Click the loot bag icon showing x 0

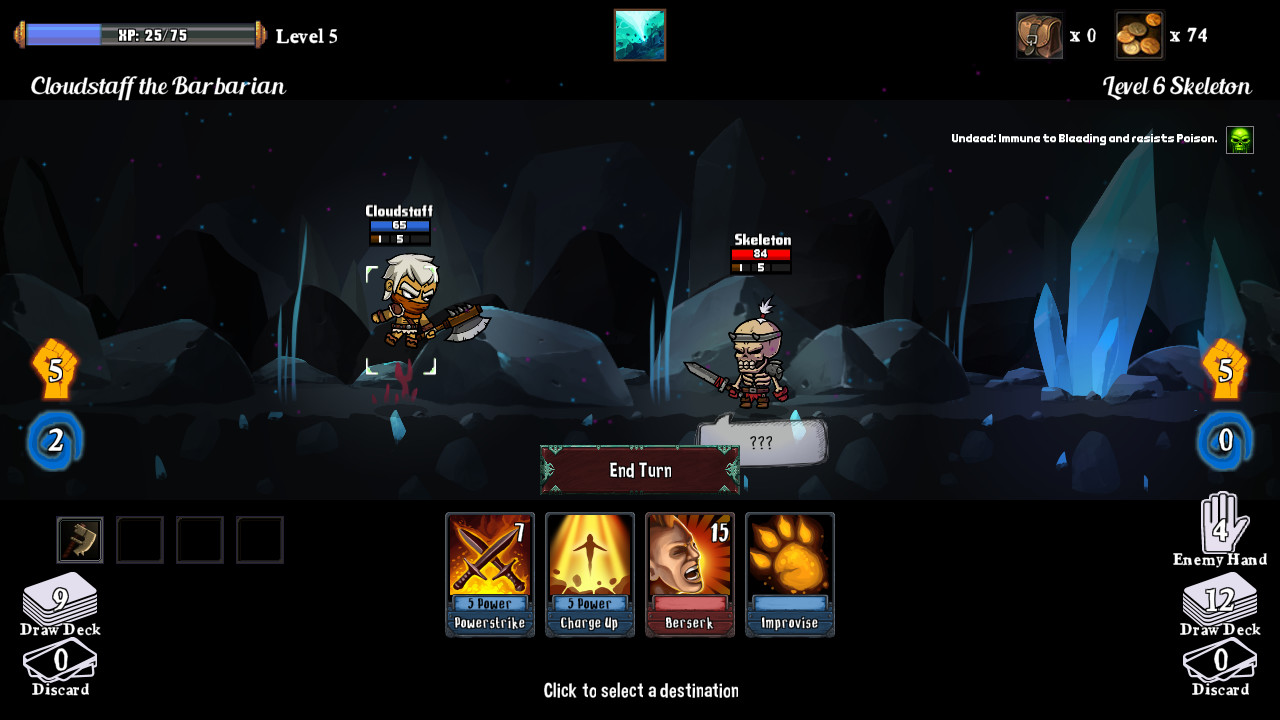pos(1040,34)
